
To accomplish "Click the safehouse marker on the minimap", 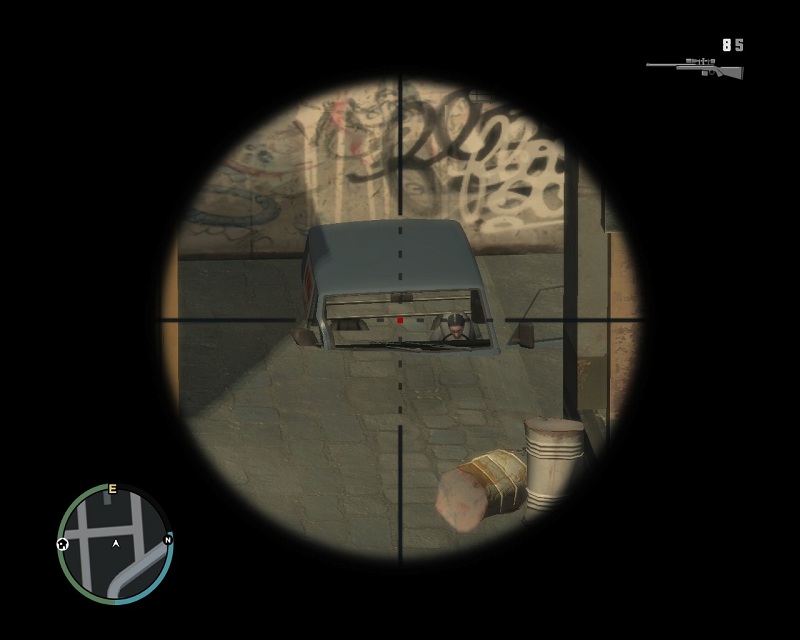I will tap(63, 544).
